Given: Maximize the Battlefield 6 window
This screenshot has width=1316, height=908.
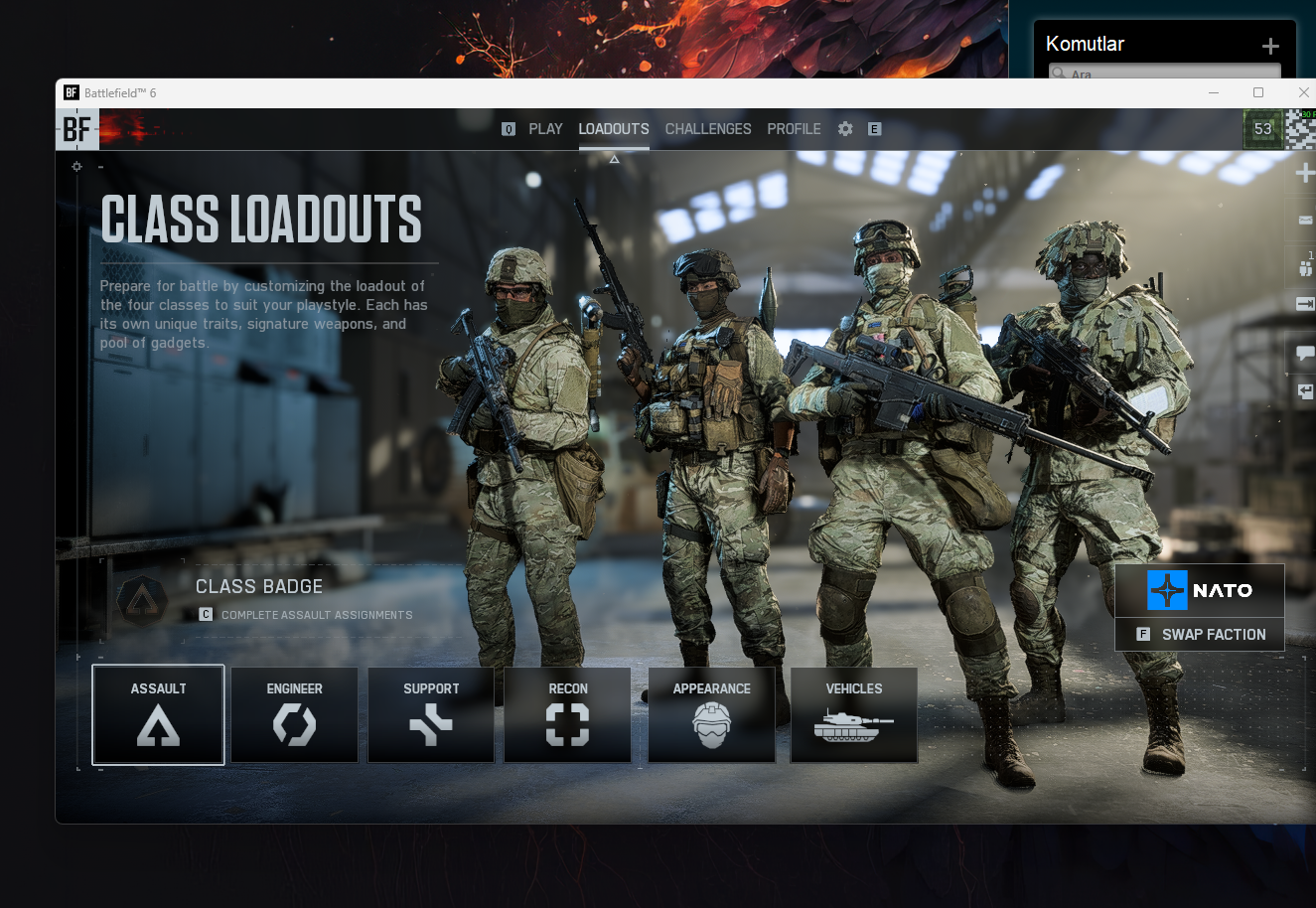Looking at the screenshot, I should click(1258, 92).
